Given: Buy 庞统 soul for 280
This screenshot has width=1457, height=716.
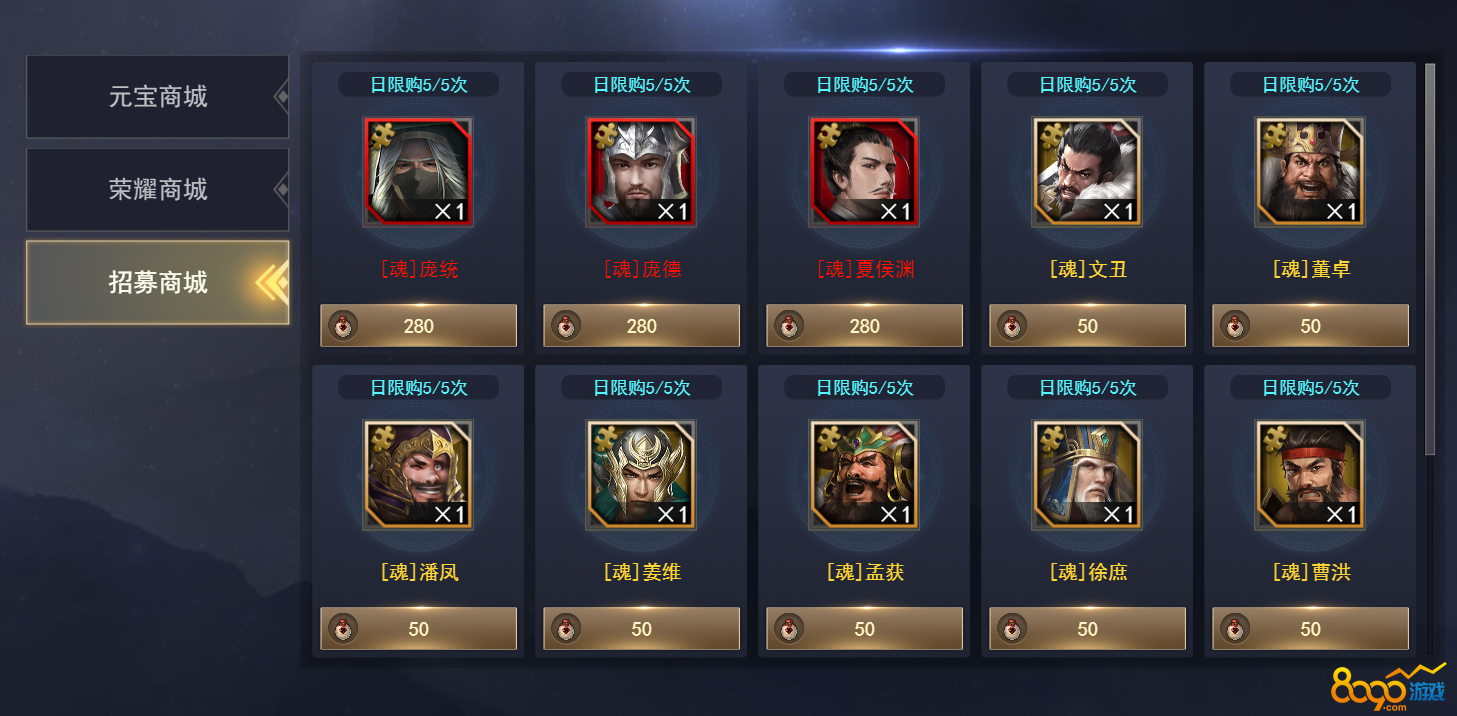Looking at the screenshot, I should coord(418,326).
